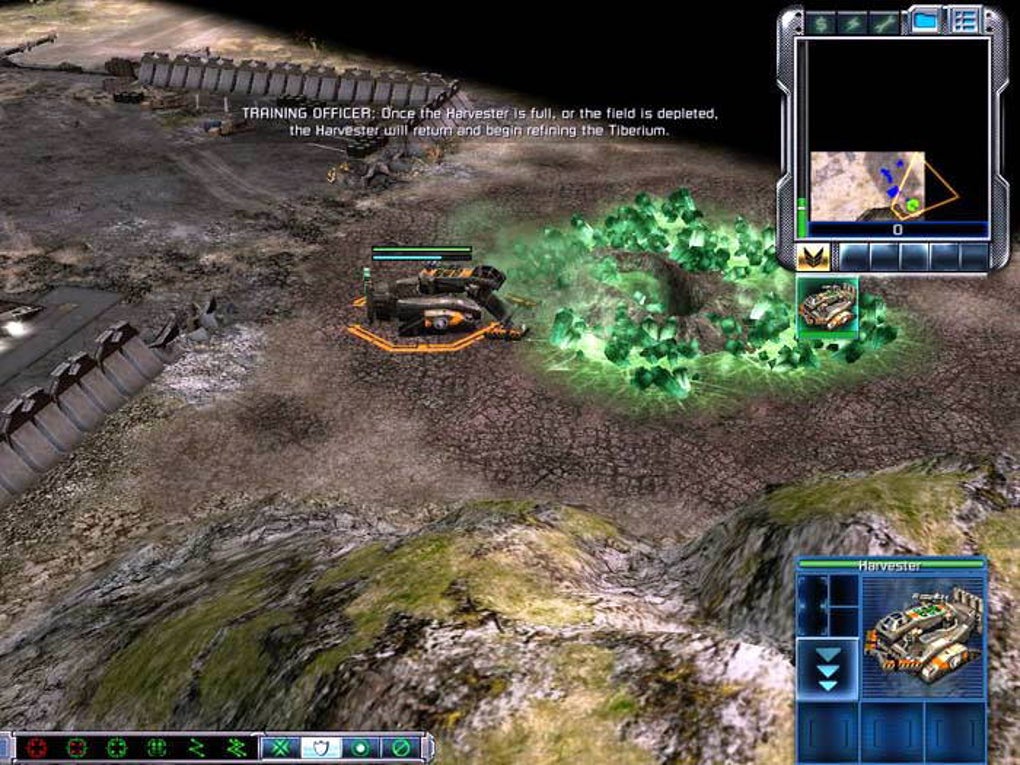Select the wrench repair button

(x=884, y=21)
